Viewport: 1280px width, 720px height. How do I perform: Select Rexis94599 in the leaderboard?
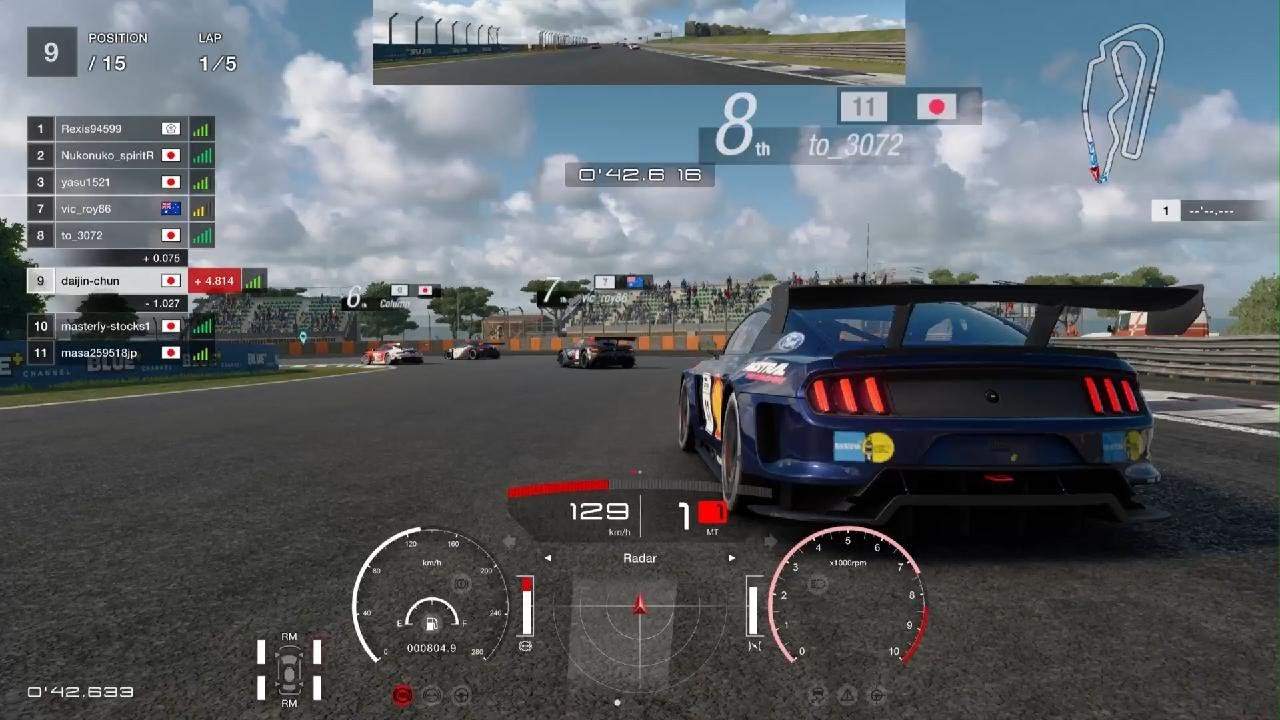click(108, 129)
